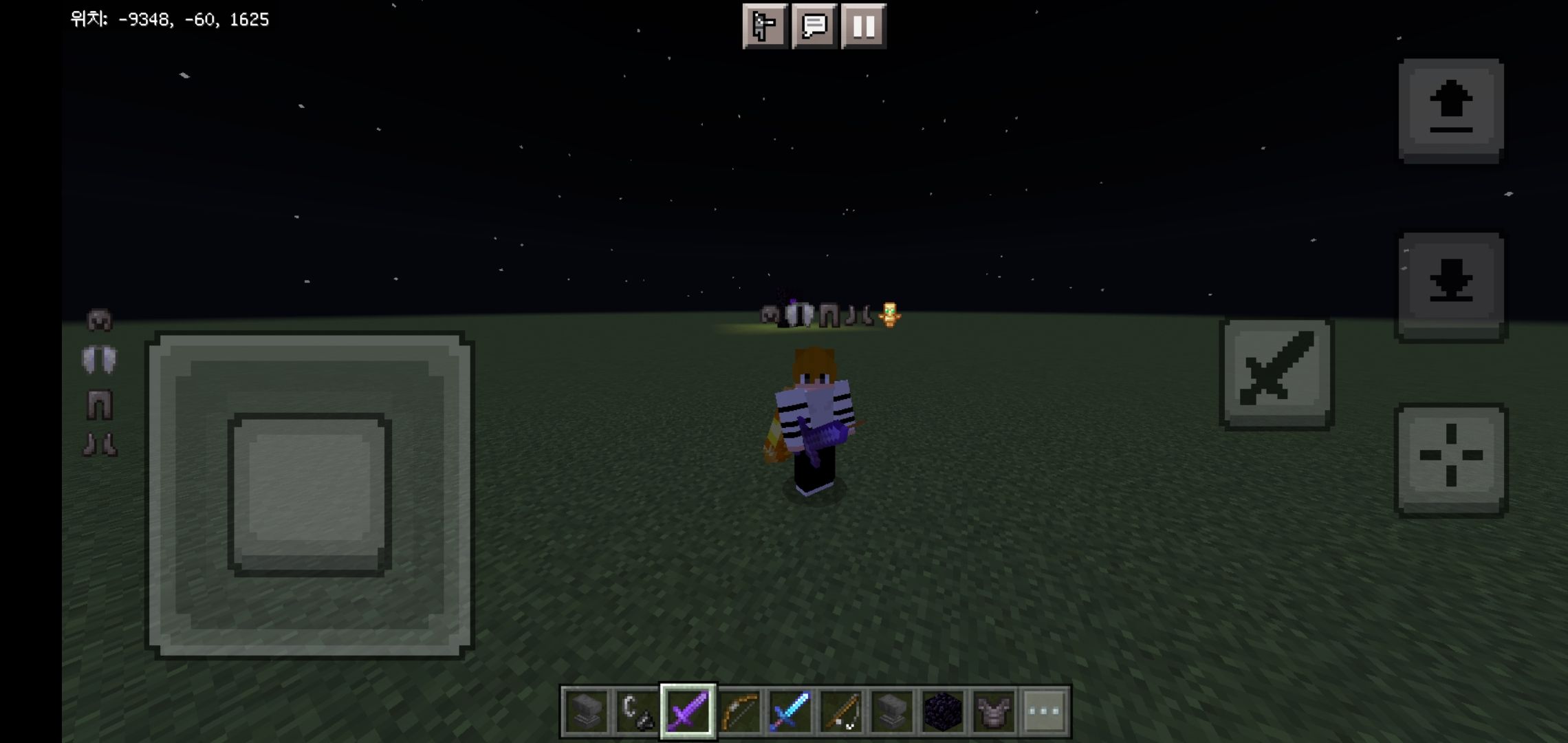Open inventory with the three-dots button
Screen dimensions: 1568x743
coord(1044,711)
